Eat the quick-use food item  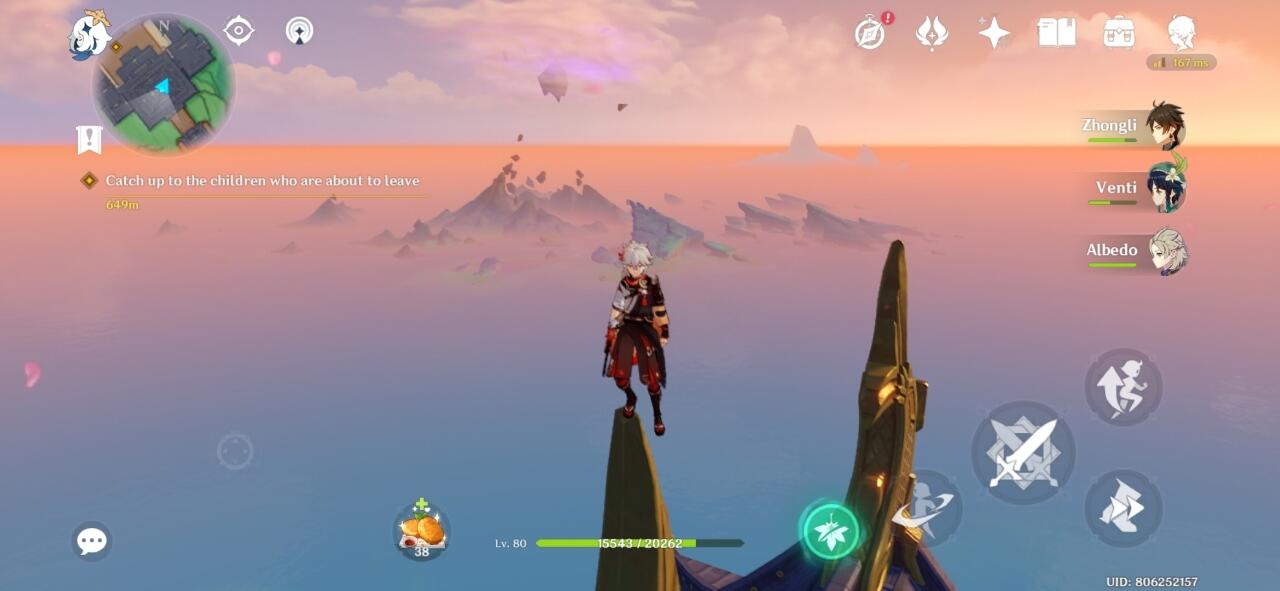(422, 531)
